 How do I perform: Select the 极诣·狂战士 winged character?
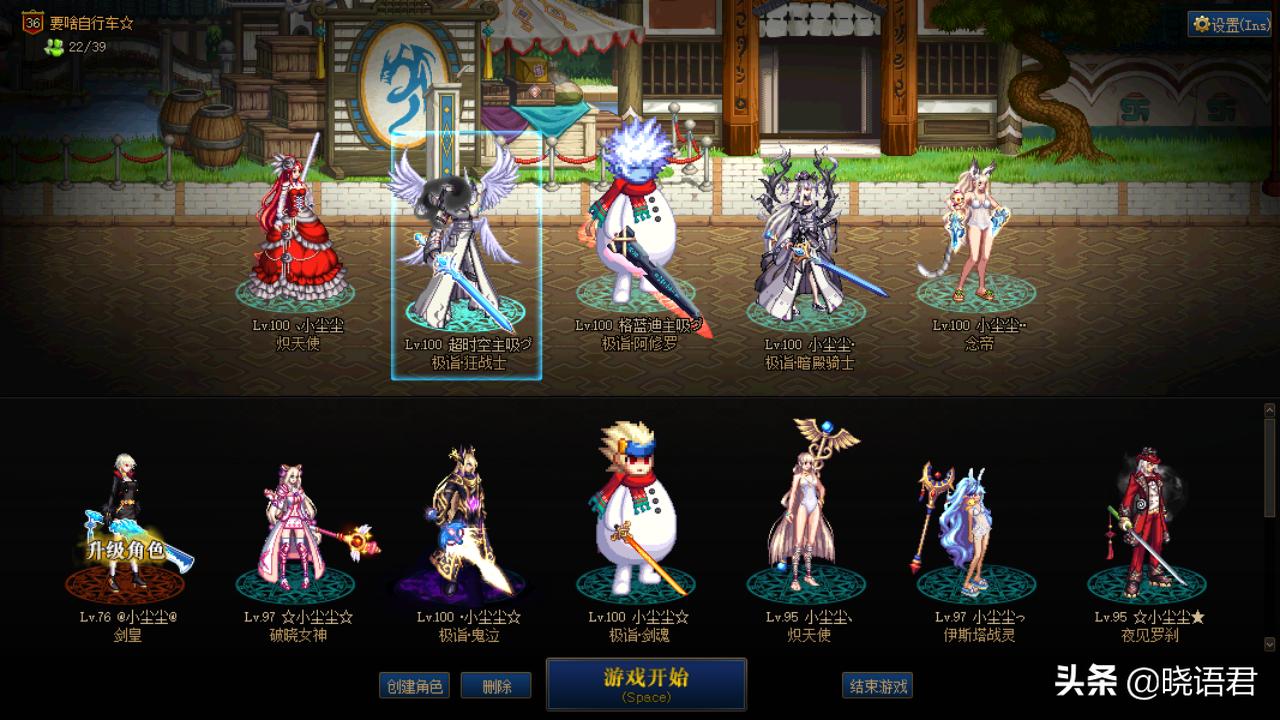[x=466, y=250]
